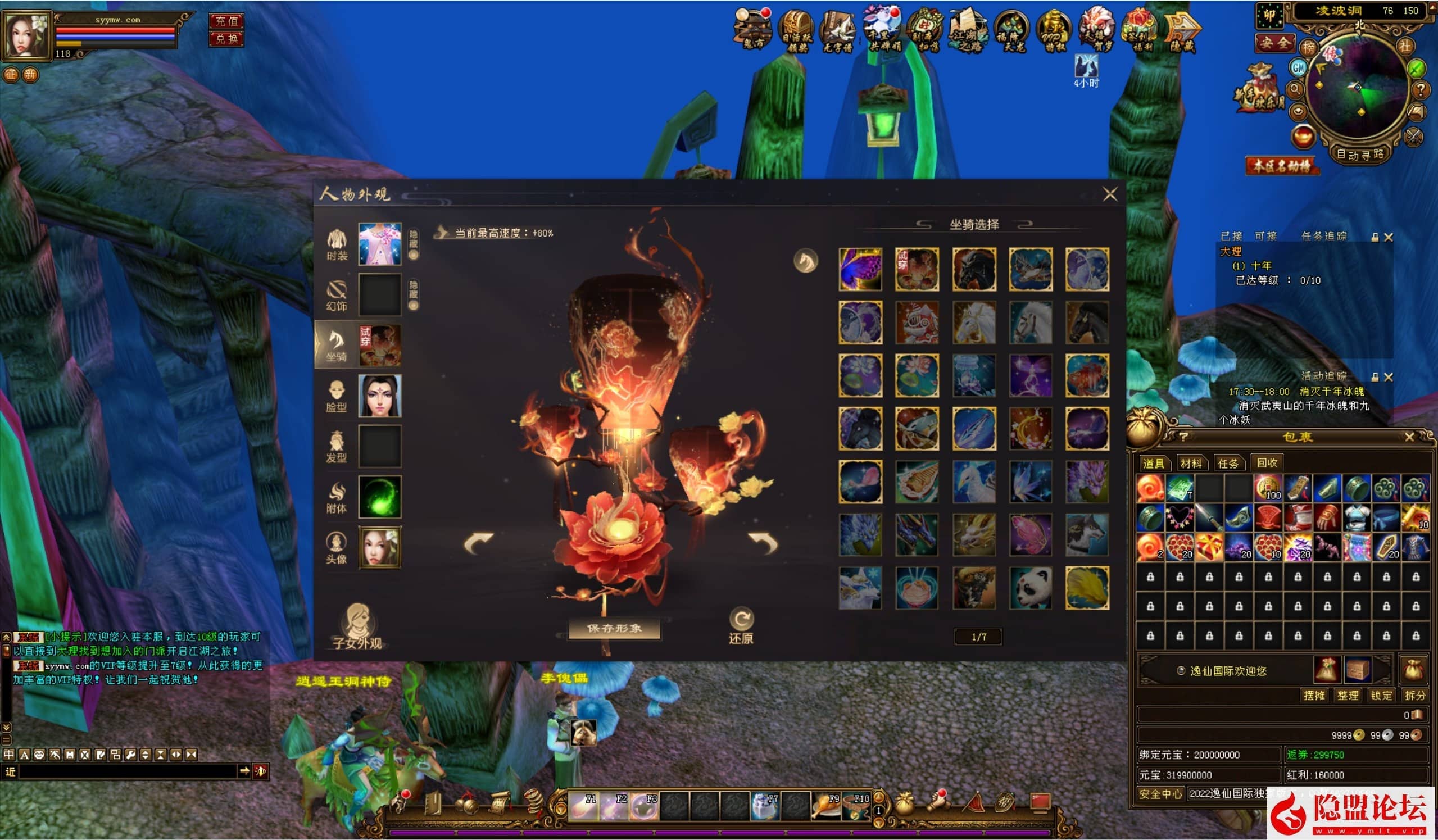1438x840 pixels.
Task: Rotate the mount preview left
Action: click(478, 543)
